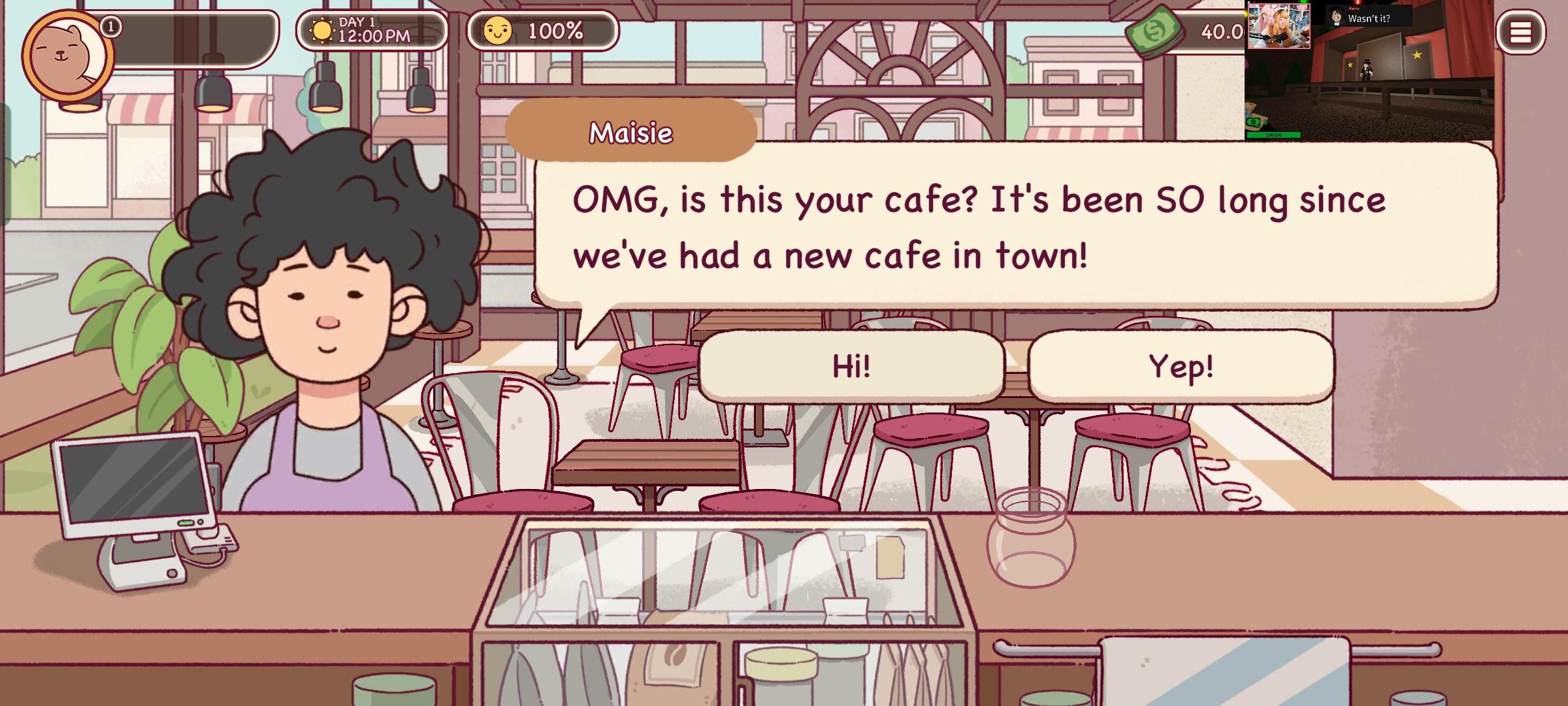Choose the "Yep!" dialogue reply
The height and width of the screenshot is (706, 1568).
tap(1181, 365)
